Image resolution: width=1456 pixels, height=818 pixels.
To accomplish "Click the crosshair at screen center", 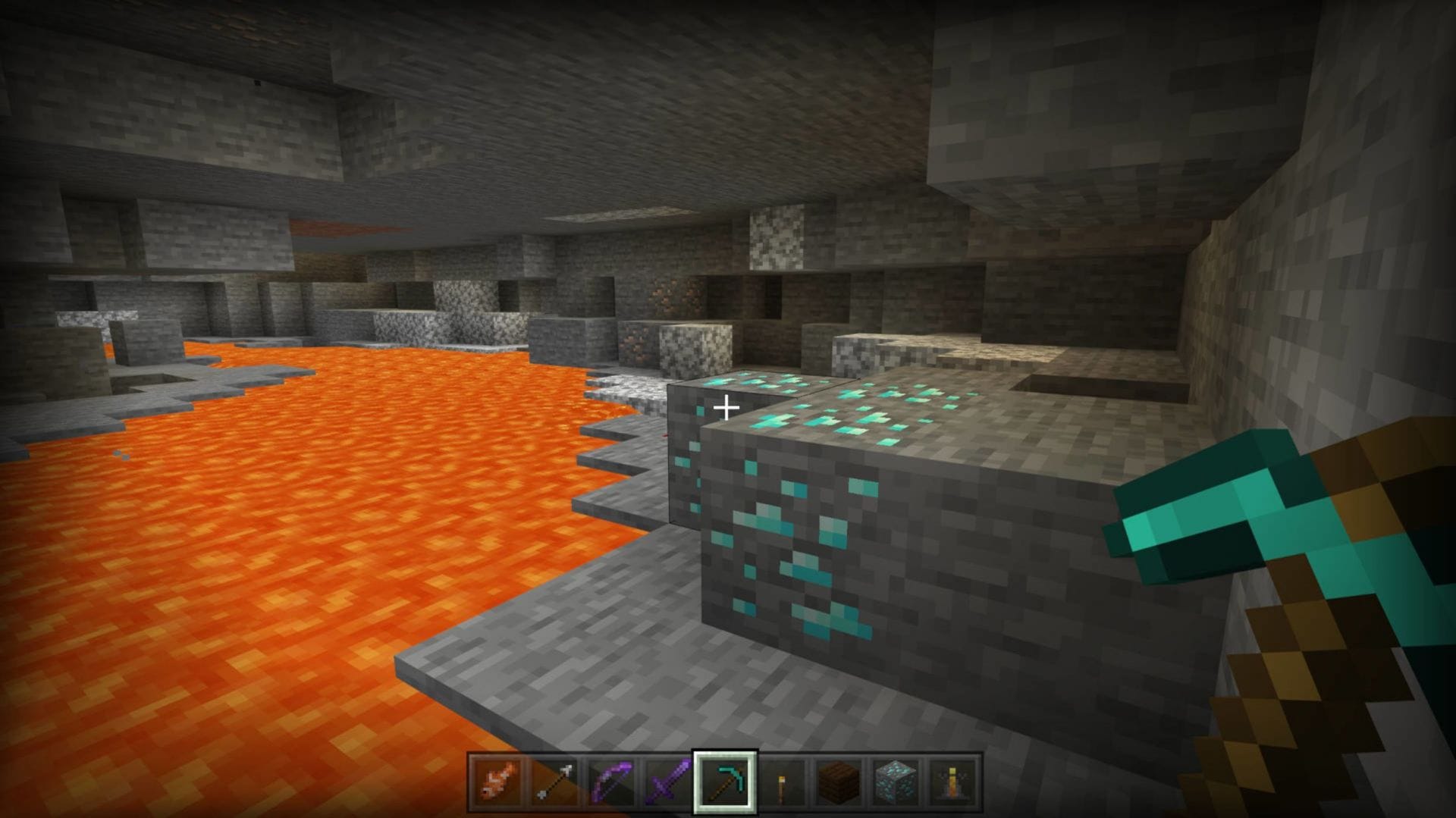I will 728,407.
